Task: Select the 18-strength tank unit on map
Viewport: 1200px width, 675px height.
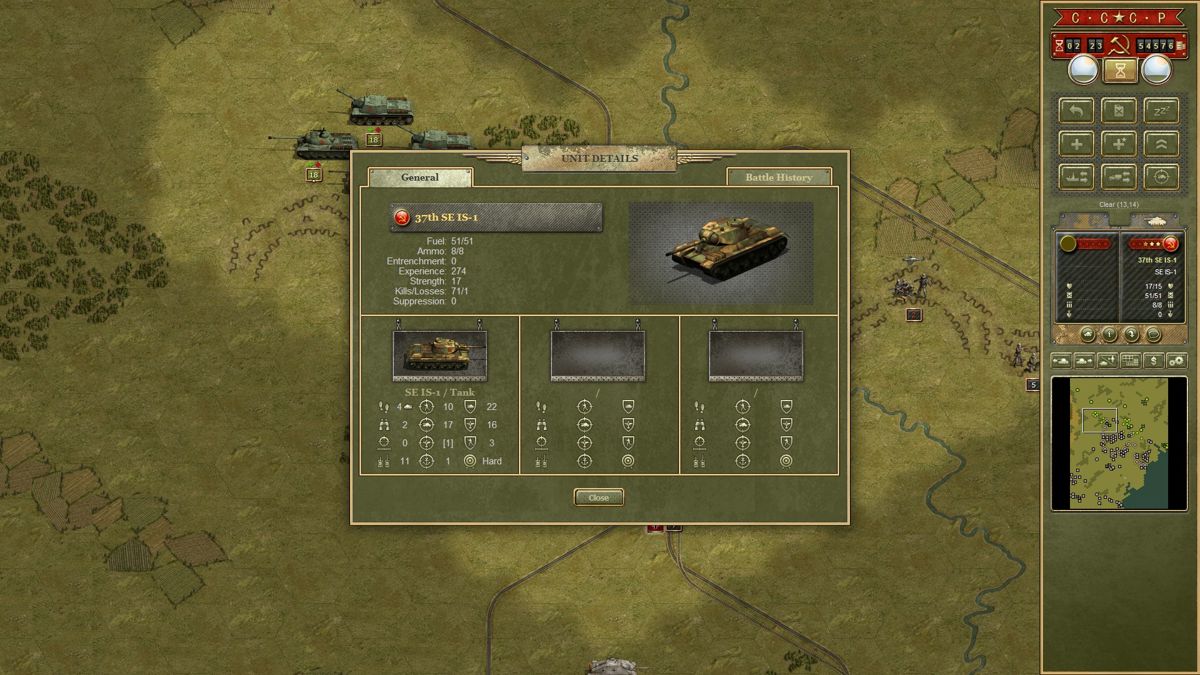Action: pyautogui.click(x=320, y=143)
